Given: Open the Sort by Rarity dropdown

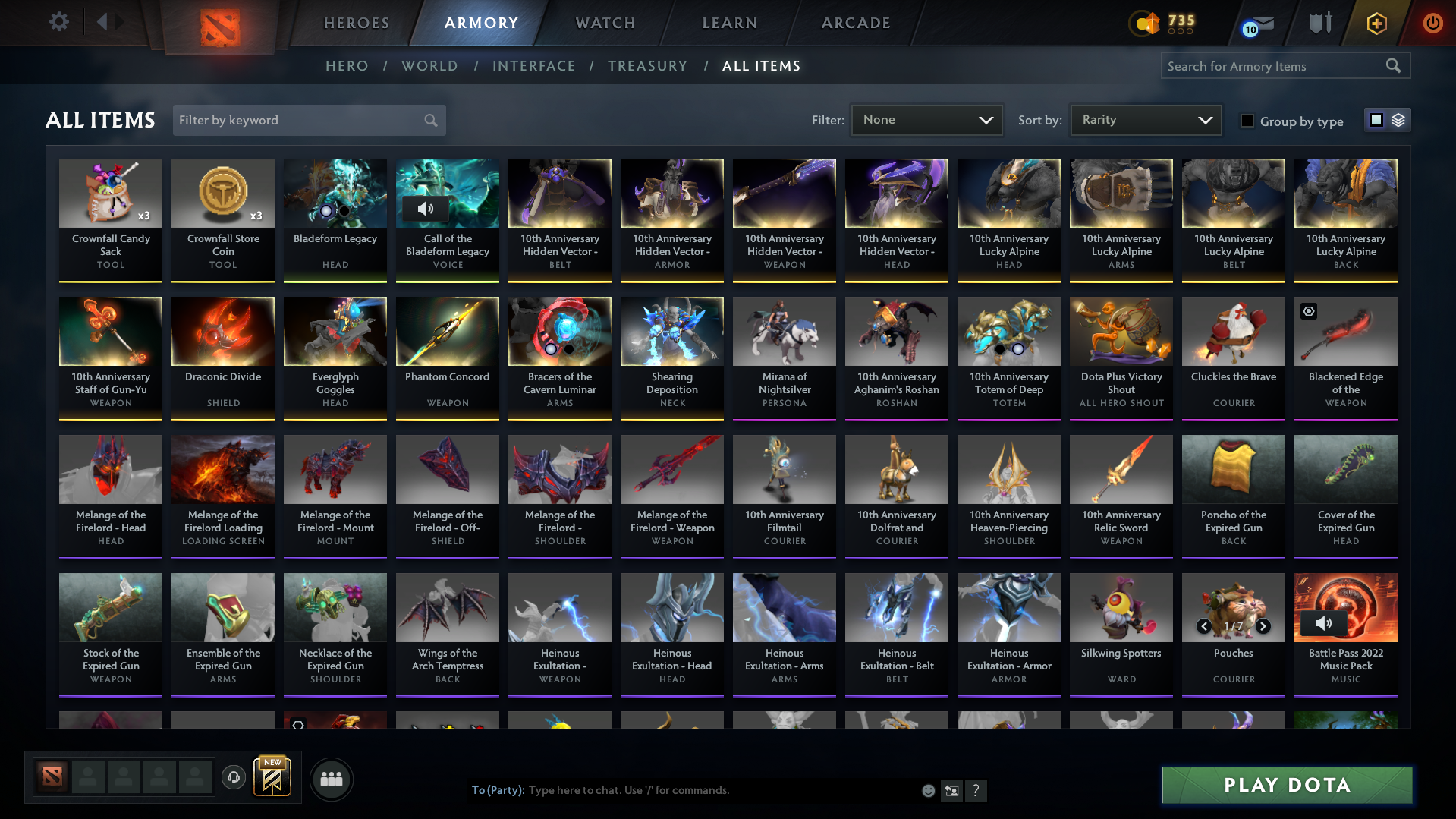Looking at the screenshot, I should [1144, 120].
